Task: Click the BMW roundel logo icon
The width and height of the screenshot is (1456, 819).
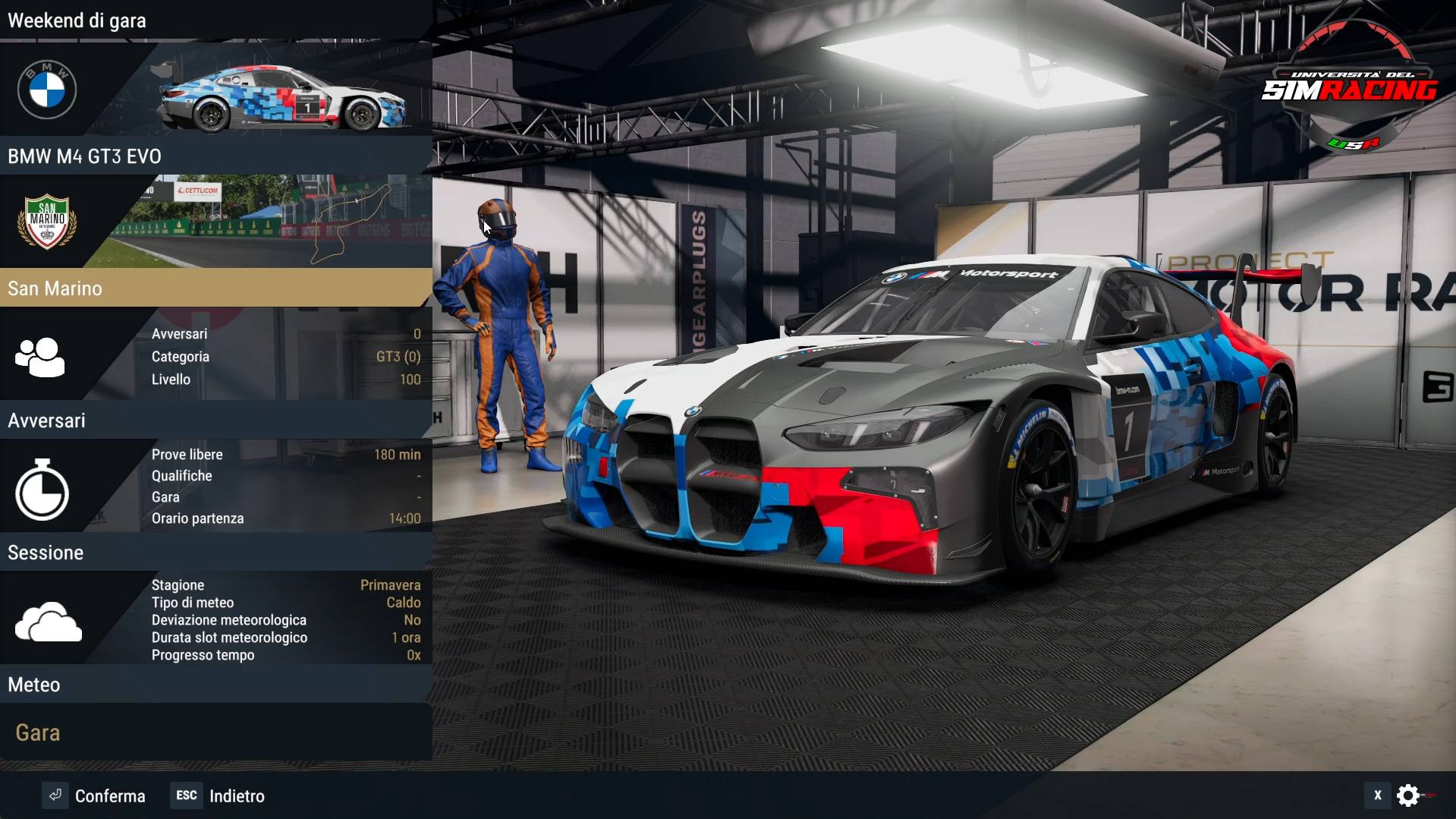Action: point(46,89)
